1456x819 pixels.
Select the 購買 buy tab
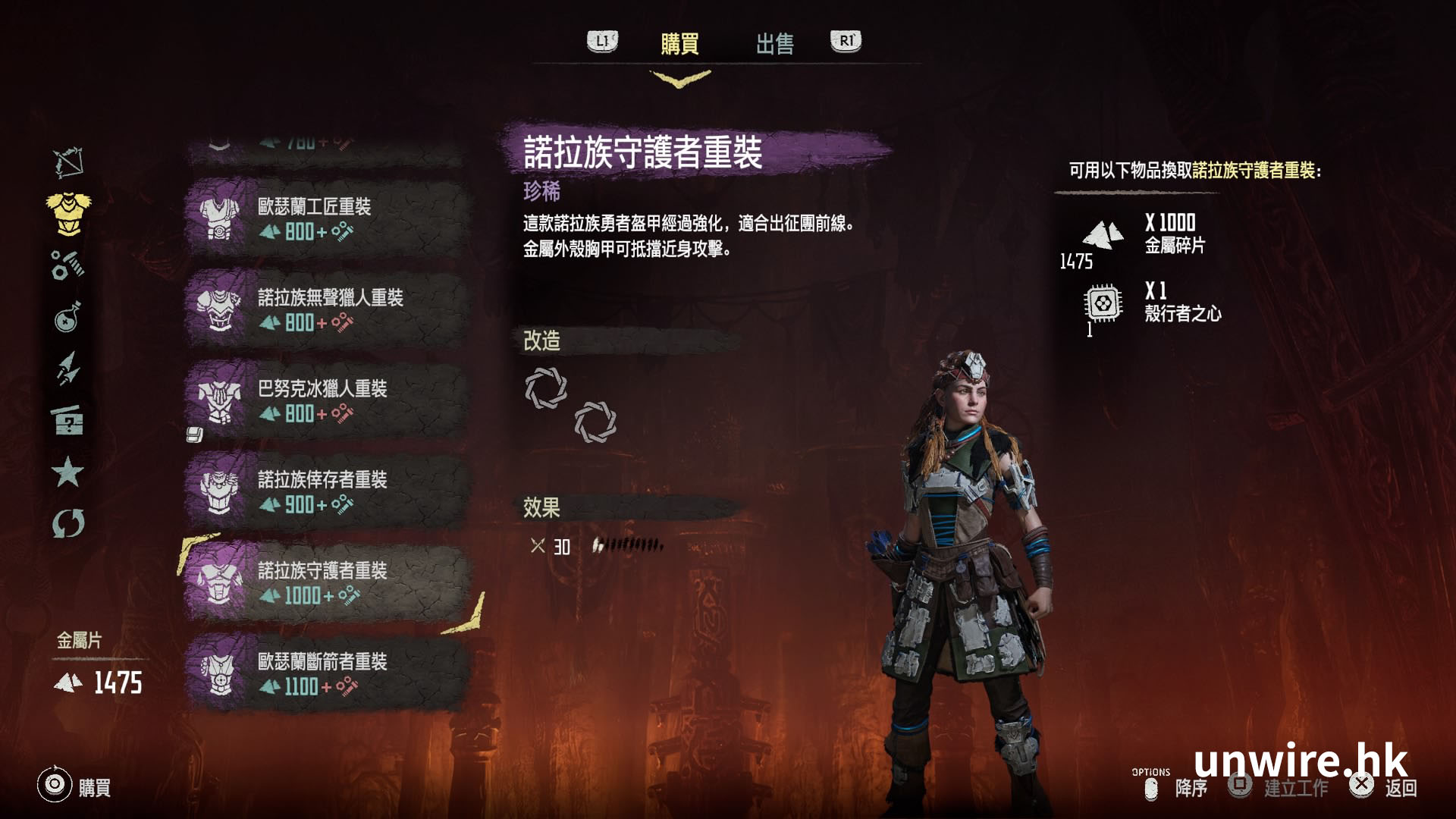[679, 44]
